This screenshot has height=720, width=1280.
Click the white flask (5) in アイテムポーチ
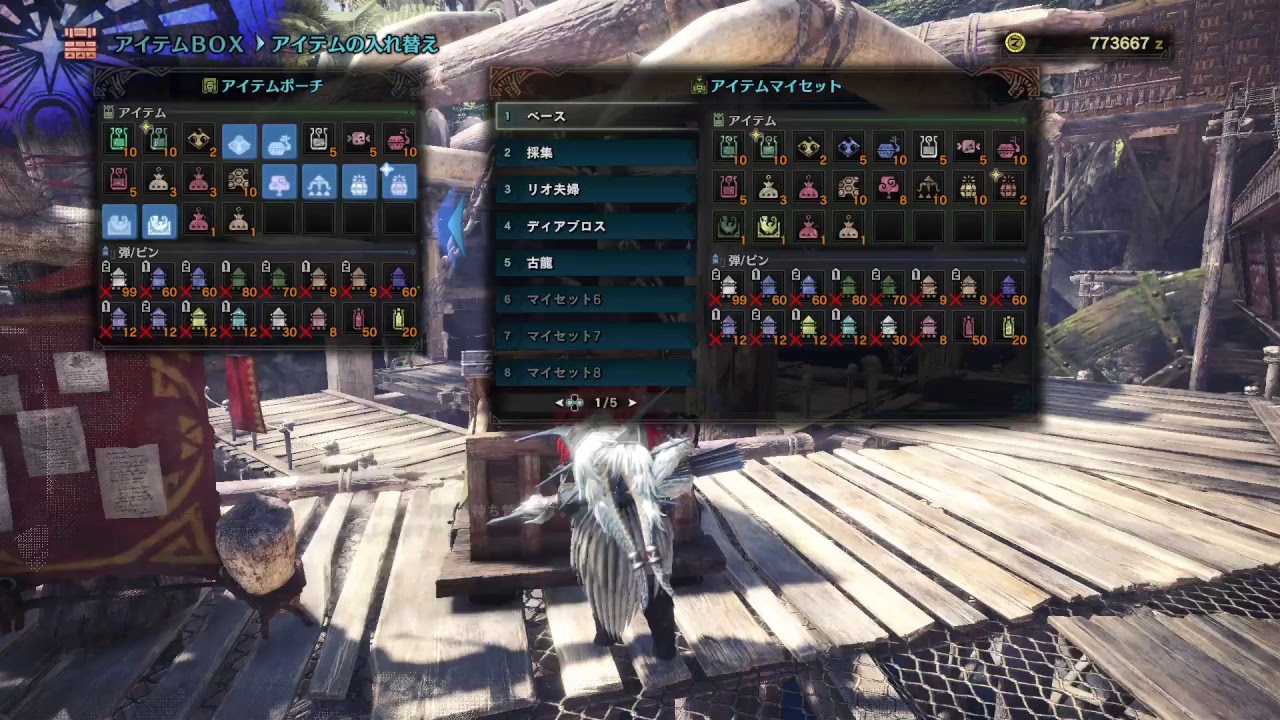pos(319,140)
